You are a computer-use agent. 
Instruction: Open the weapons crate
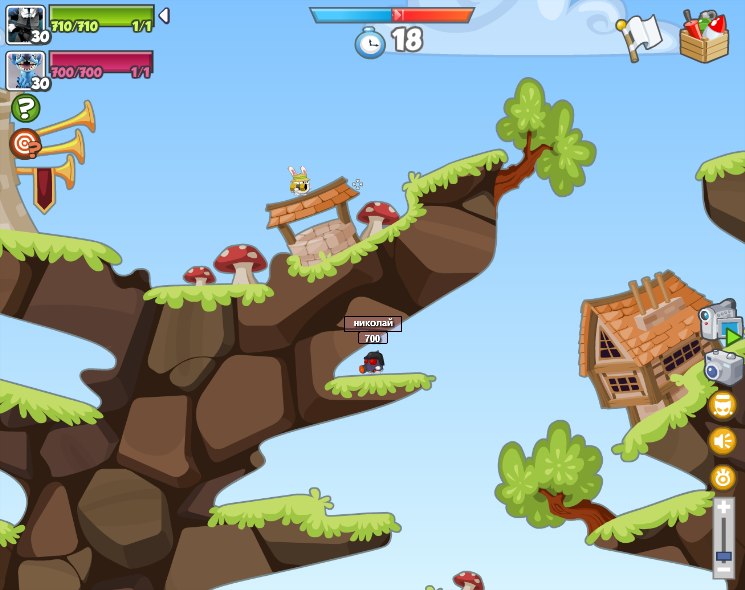click(704, 37)
